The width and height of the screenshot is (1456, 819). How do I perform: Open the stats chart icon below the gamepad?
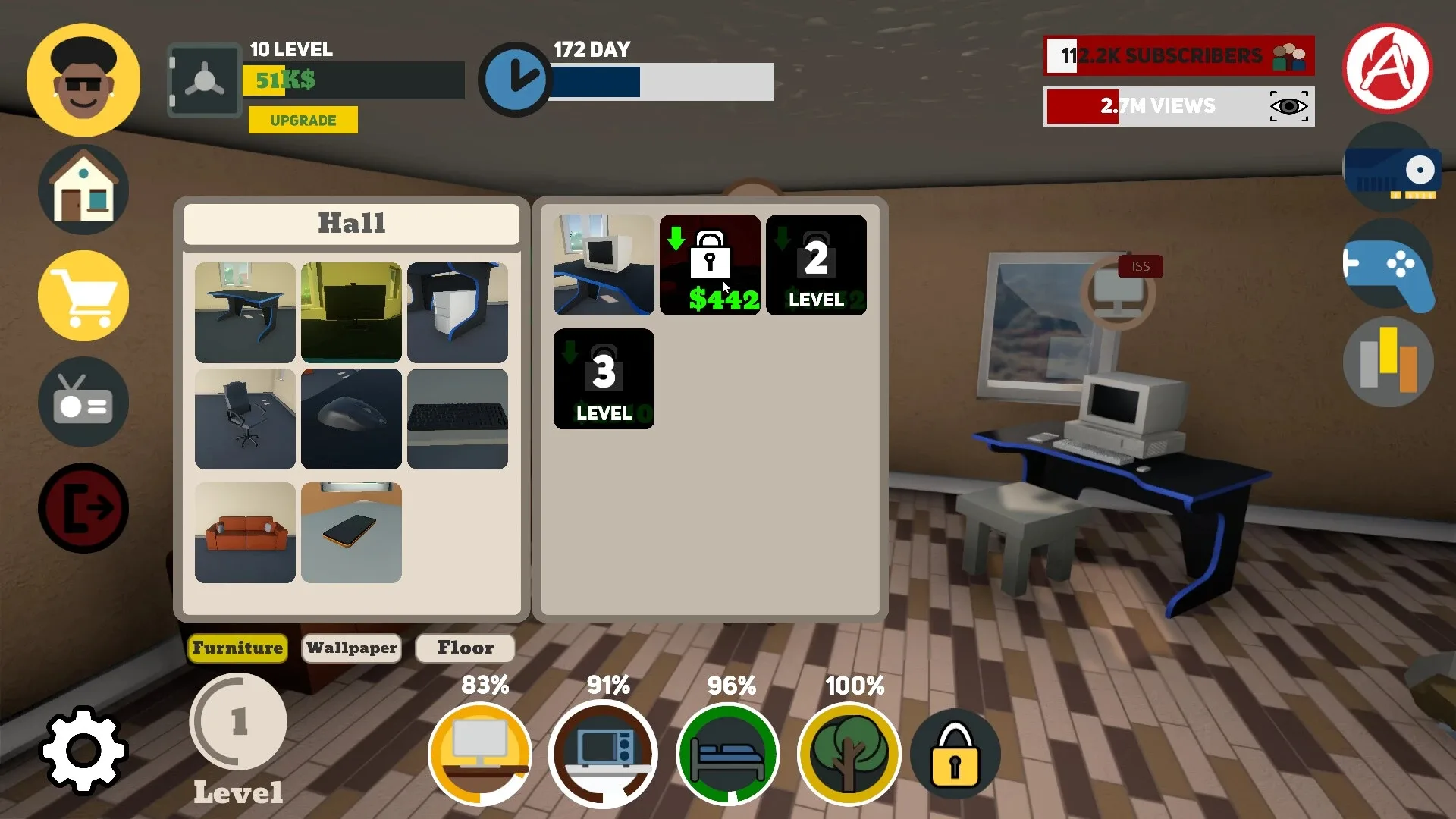1388,362
